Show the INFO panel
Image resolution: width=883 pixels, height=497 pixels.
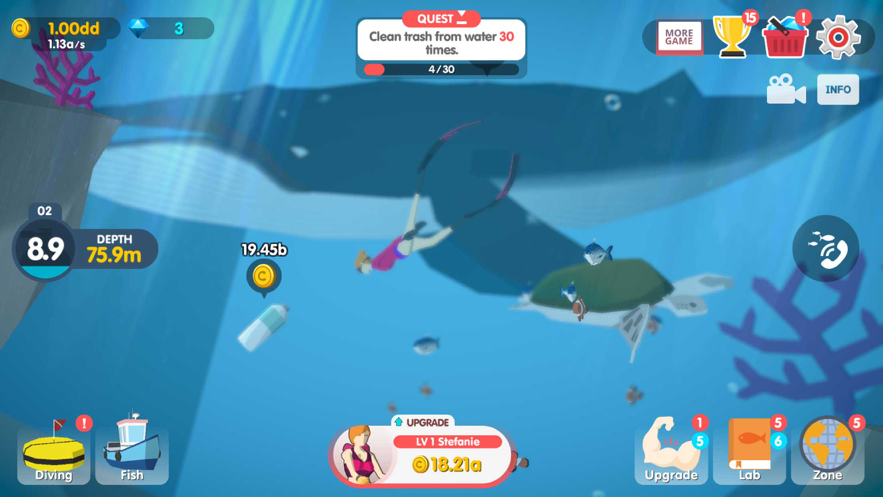click(x=838, y=90)
